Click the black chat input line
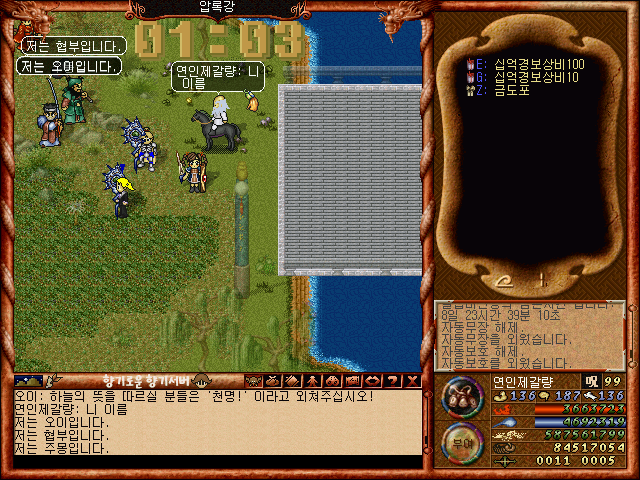The width and height of the screenshot is (640, 480). [x=215, y=462]
